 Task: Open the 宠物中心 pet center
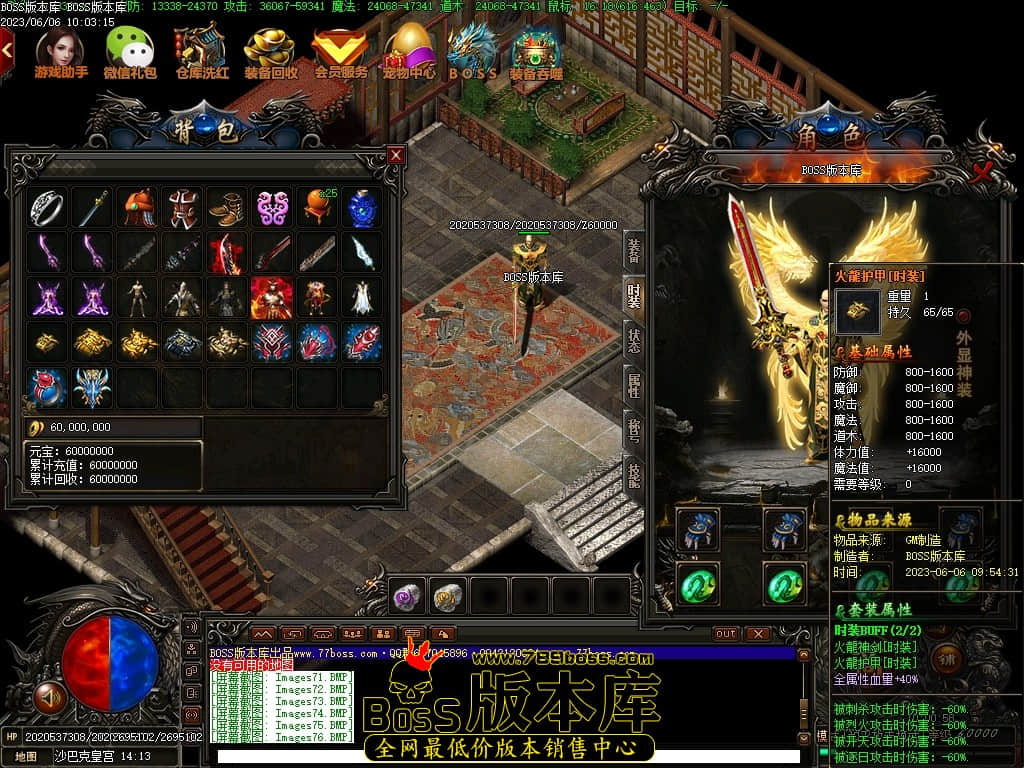pyautogui.click(x=409, y=52)
